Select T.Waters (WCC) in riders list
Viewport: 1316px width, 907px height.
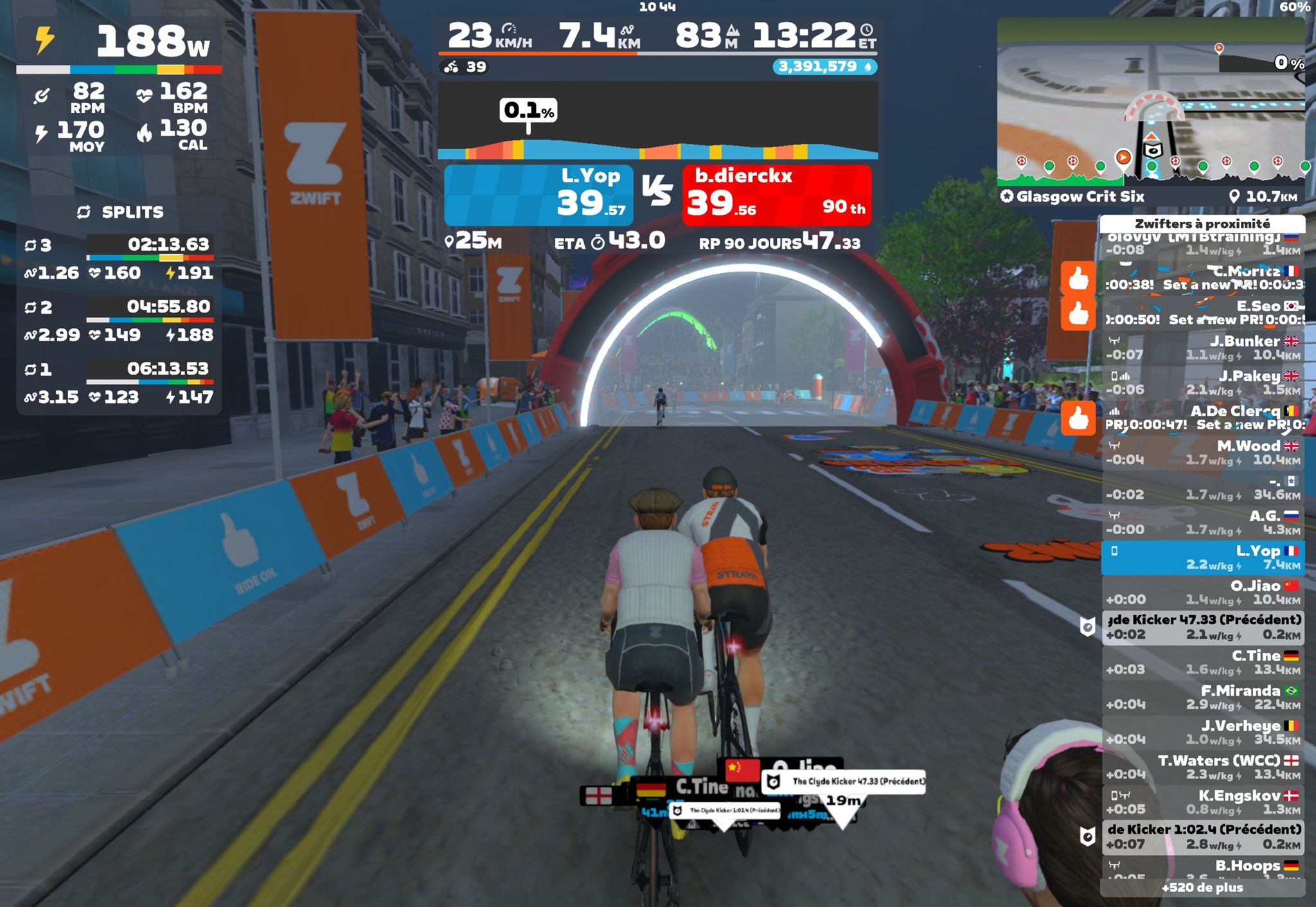tap(1202, 768)
